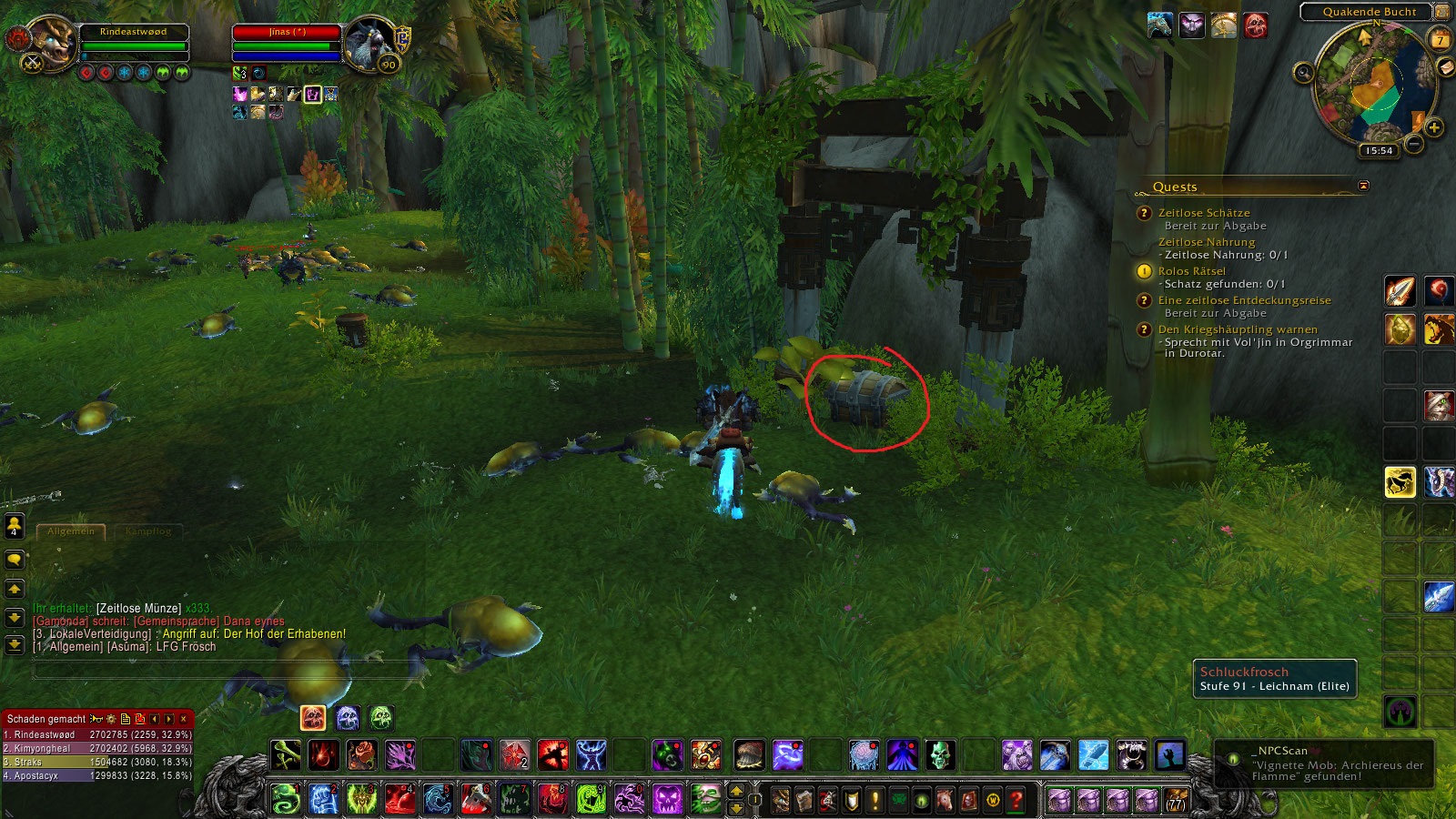Select the Allgemein chat tab
This screenshot has height=819, width=1456.
[x=71, y=531]
